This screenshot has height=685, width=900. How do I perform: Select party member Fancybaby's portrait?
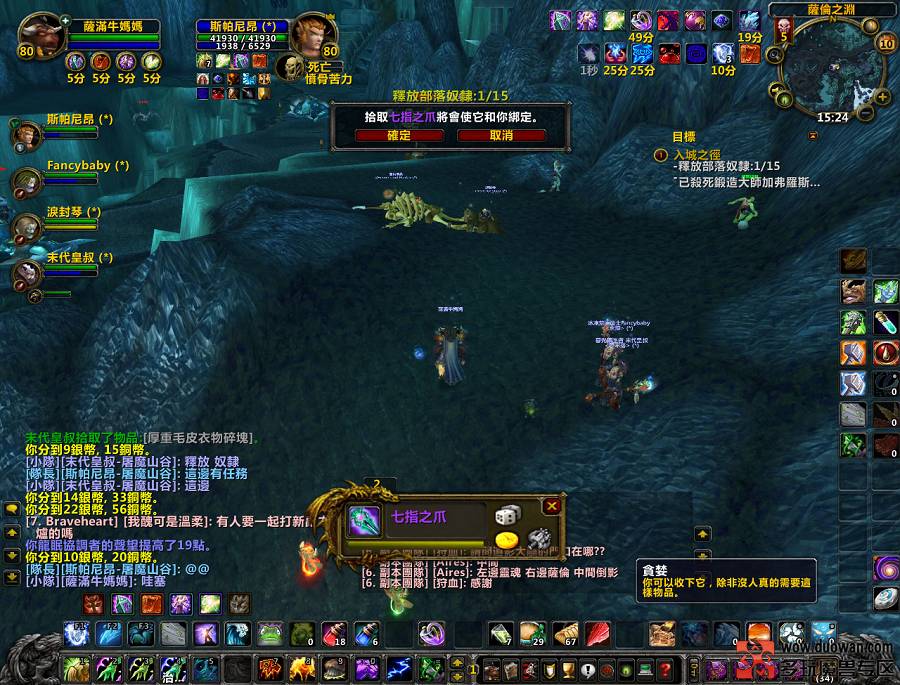27,181
